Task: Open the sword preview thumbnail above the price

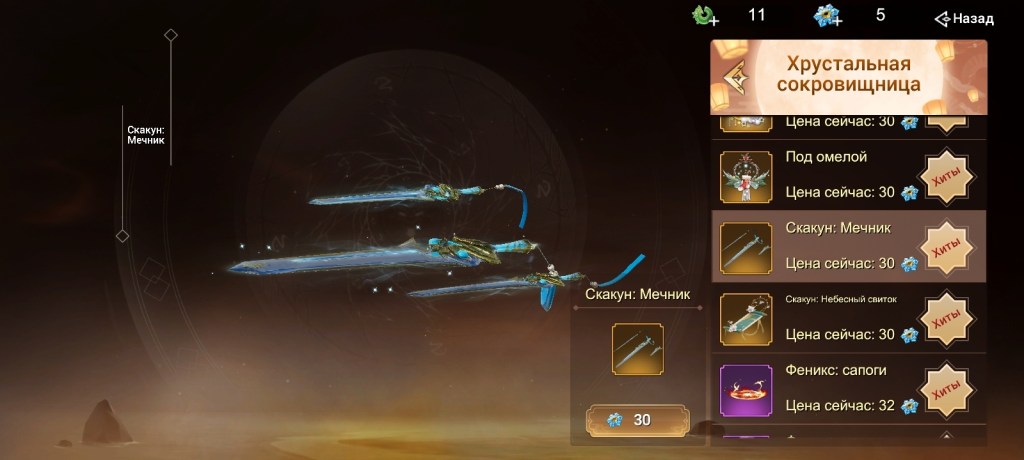Action: [x=638, y=349]
